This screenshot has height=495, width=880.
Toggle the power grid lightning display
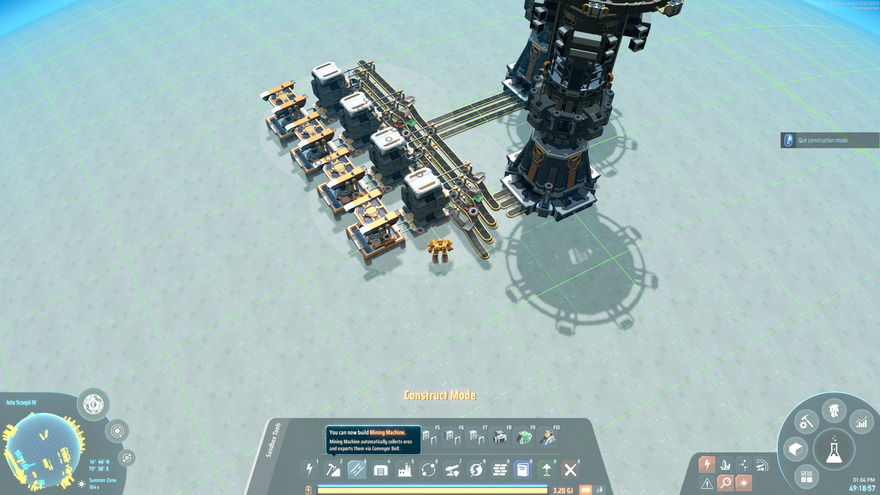coord(707,465)
